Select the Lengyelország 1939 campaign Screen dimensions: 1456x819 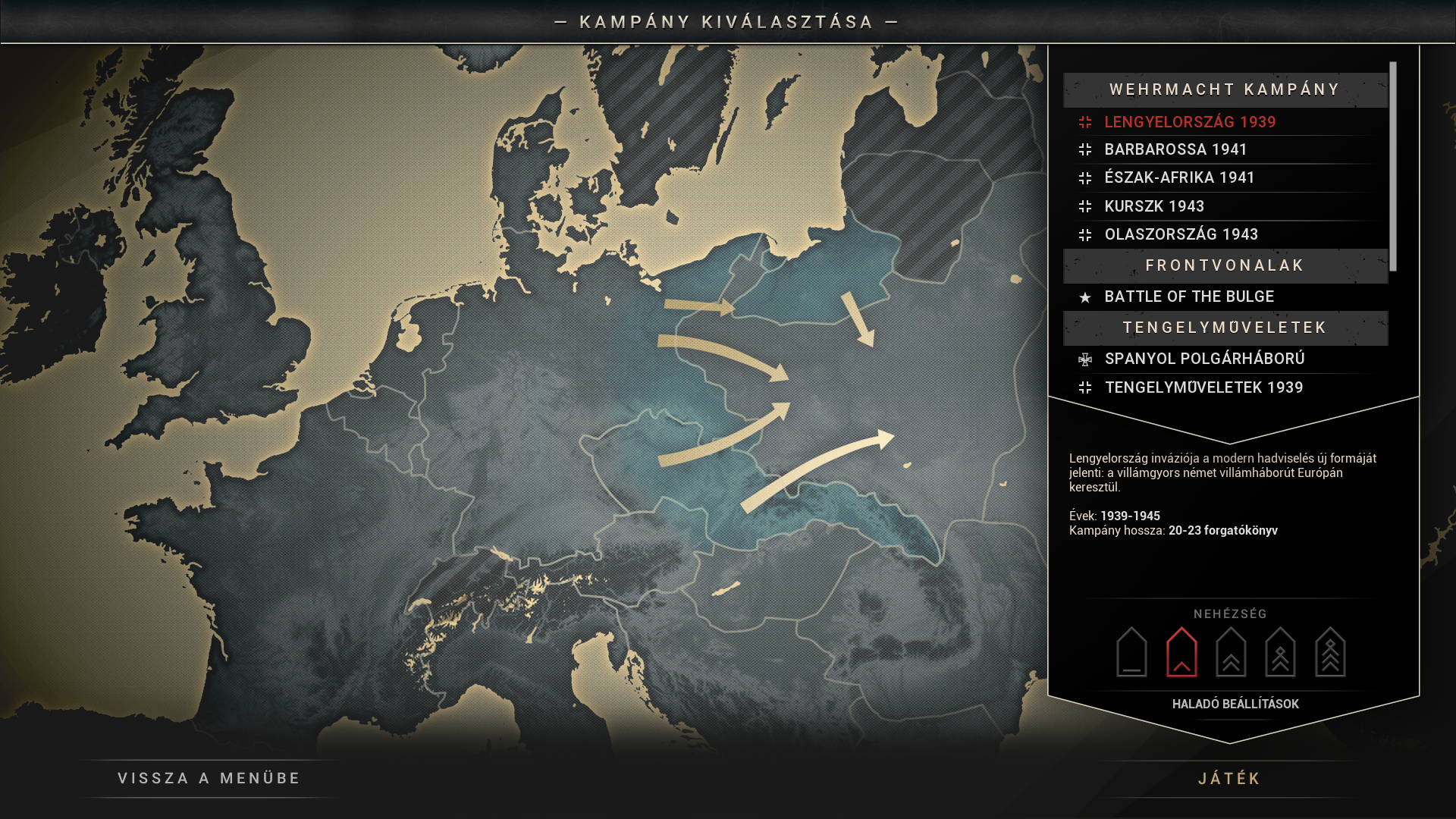coord(1190,122)
